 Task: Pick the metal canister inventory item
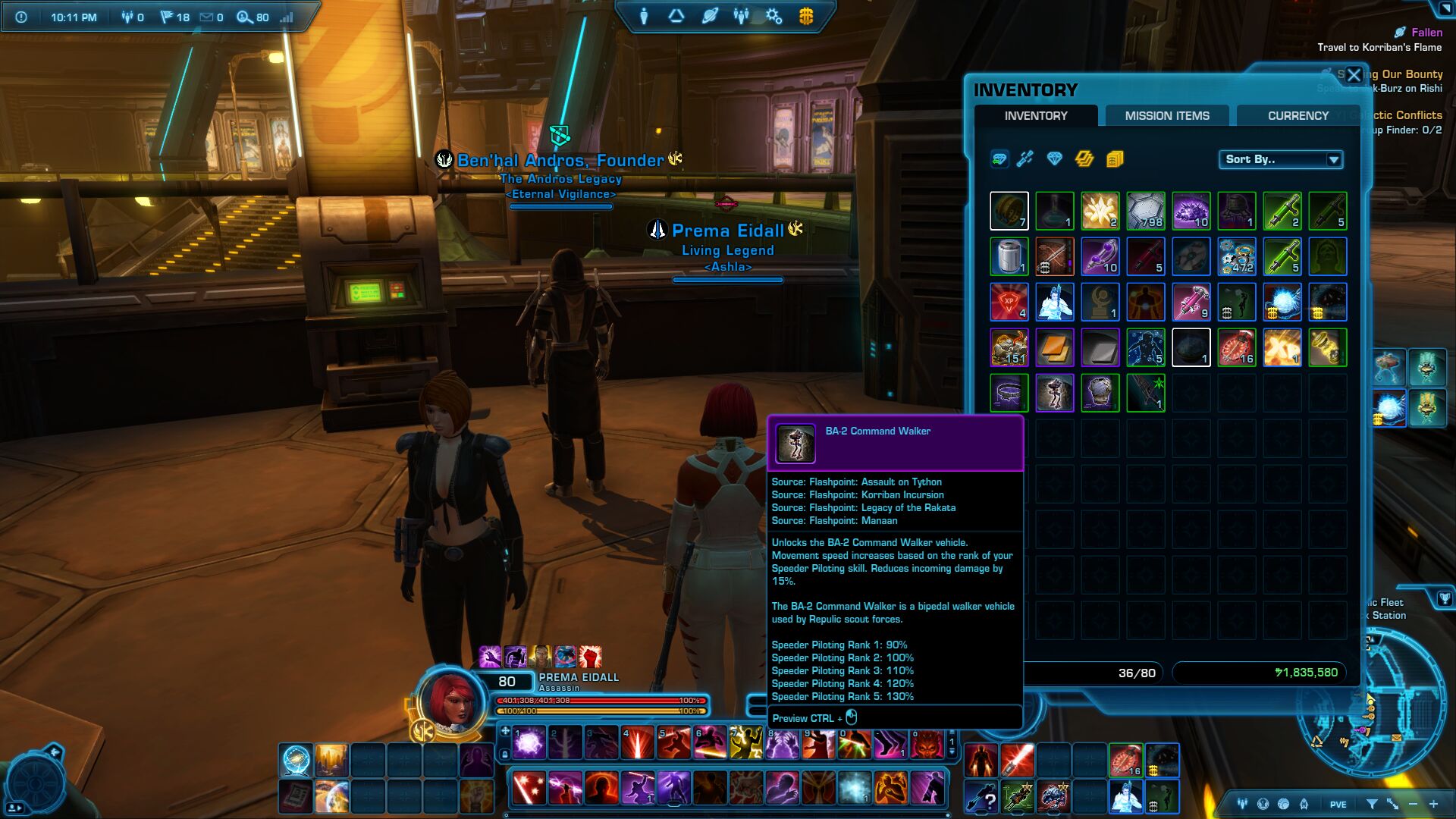click(x=1009, y=256)
